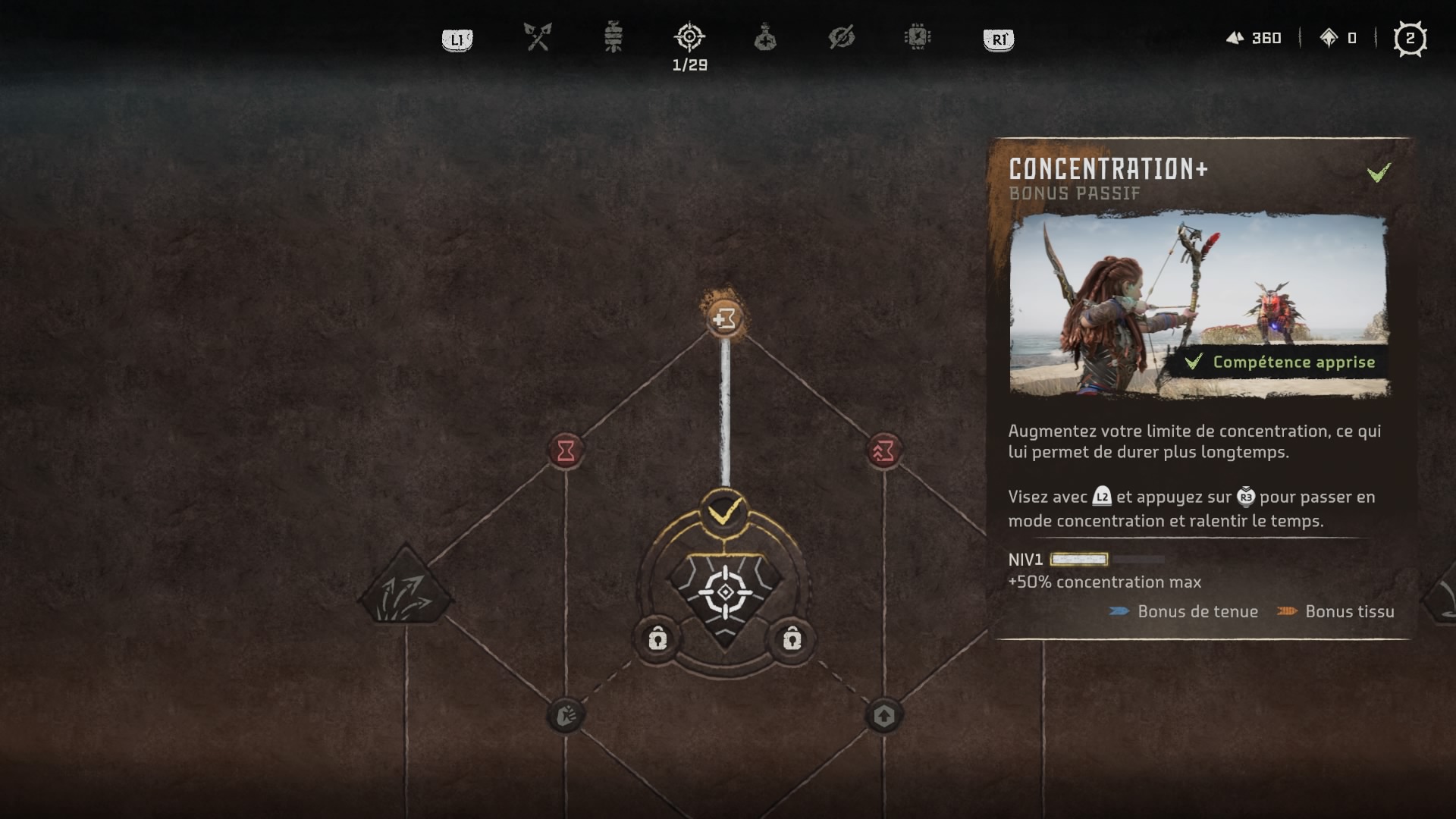Choose the upward-arrow skill node
The image size is (1456, 819).
883,715
